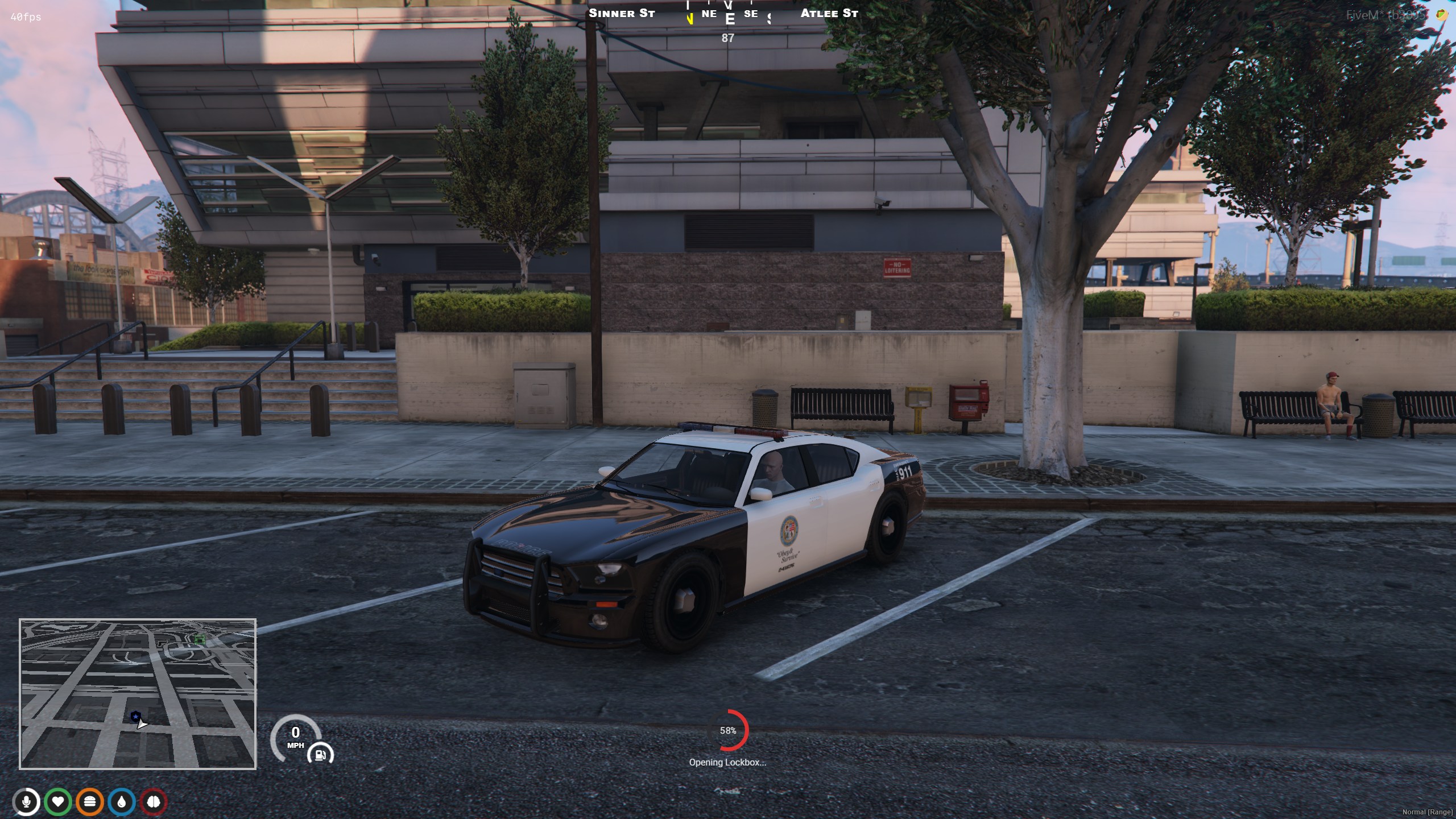Click the blue water drop thirst icon
This screenshot has width=1456, height=819.
coord(122,802)
